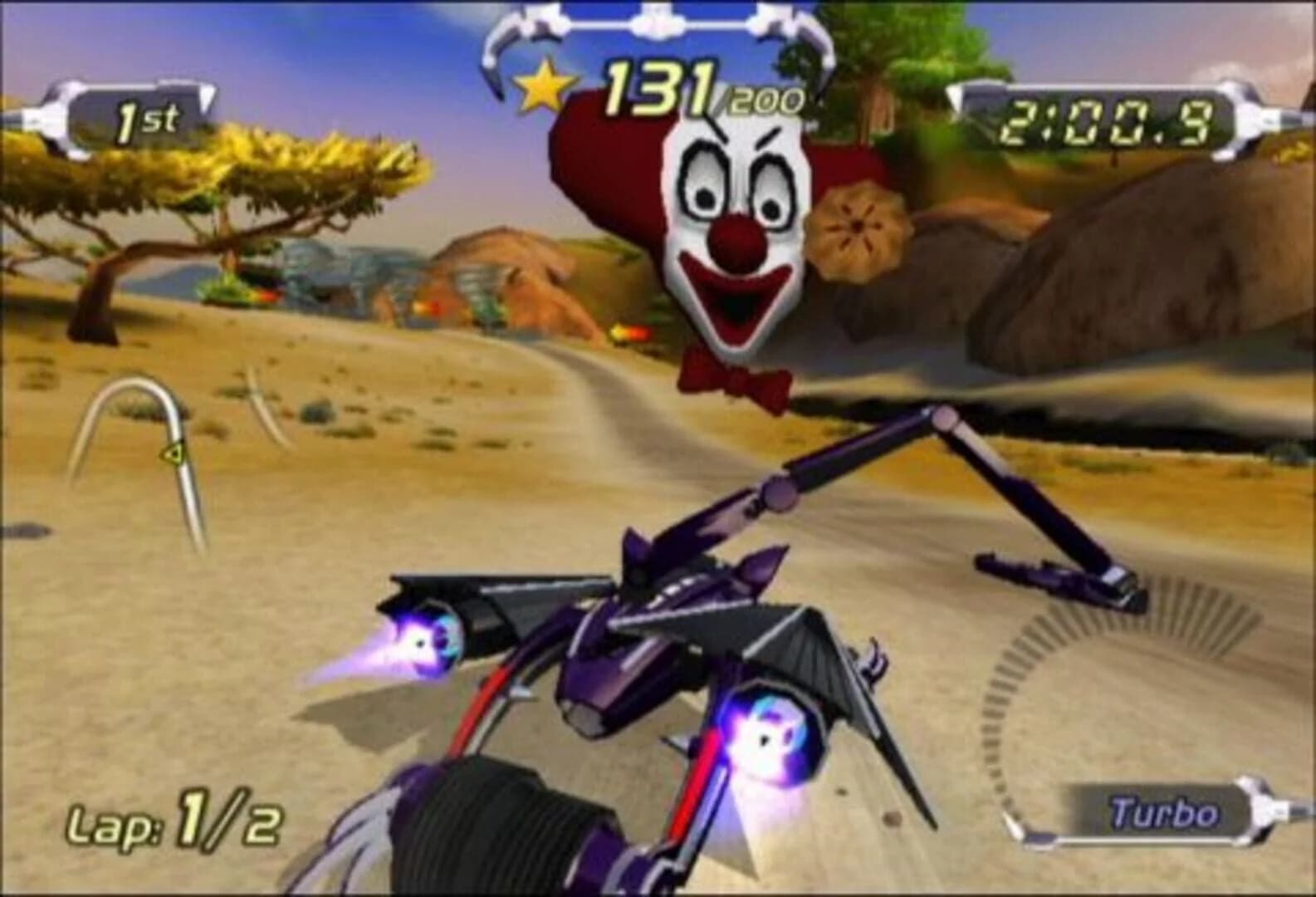Click the yellow acacia tree on the left
Viewport: 1316px width, 897px height.
[x=191, y=183]
